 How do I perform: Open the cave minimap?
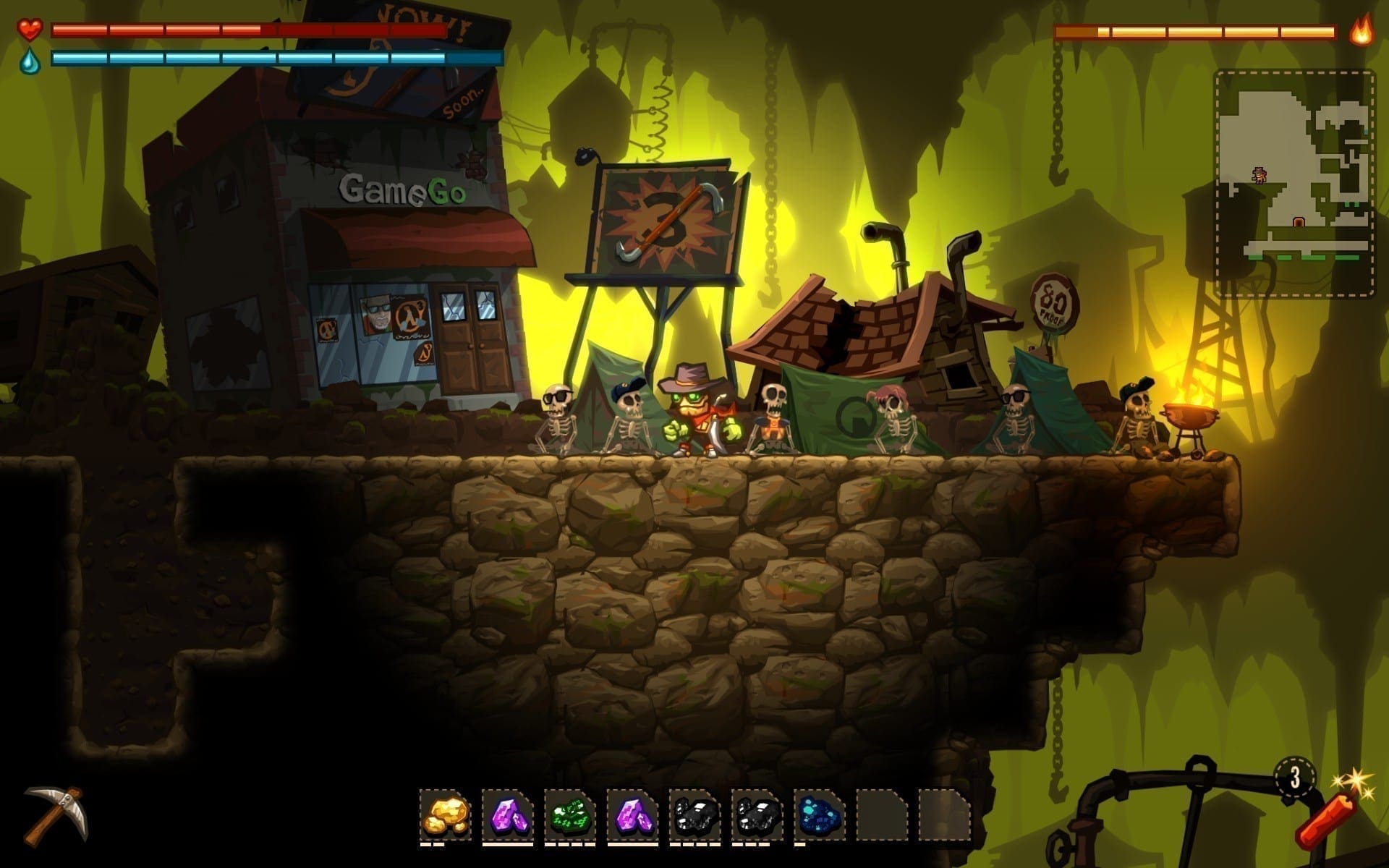coord(1294,184)
